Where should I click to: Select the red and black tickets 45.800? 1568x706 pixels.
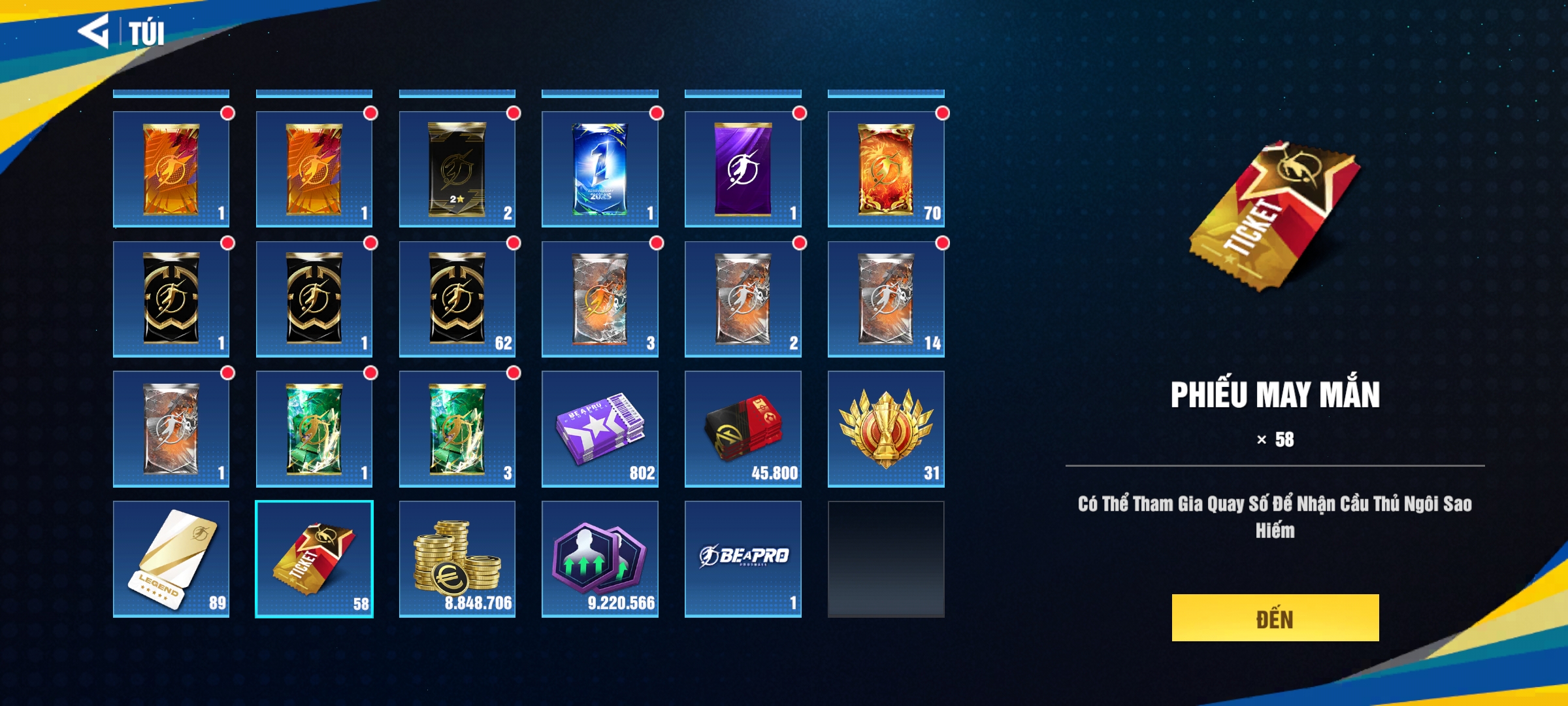pos(743,429)
